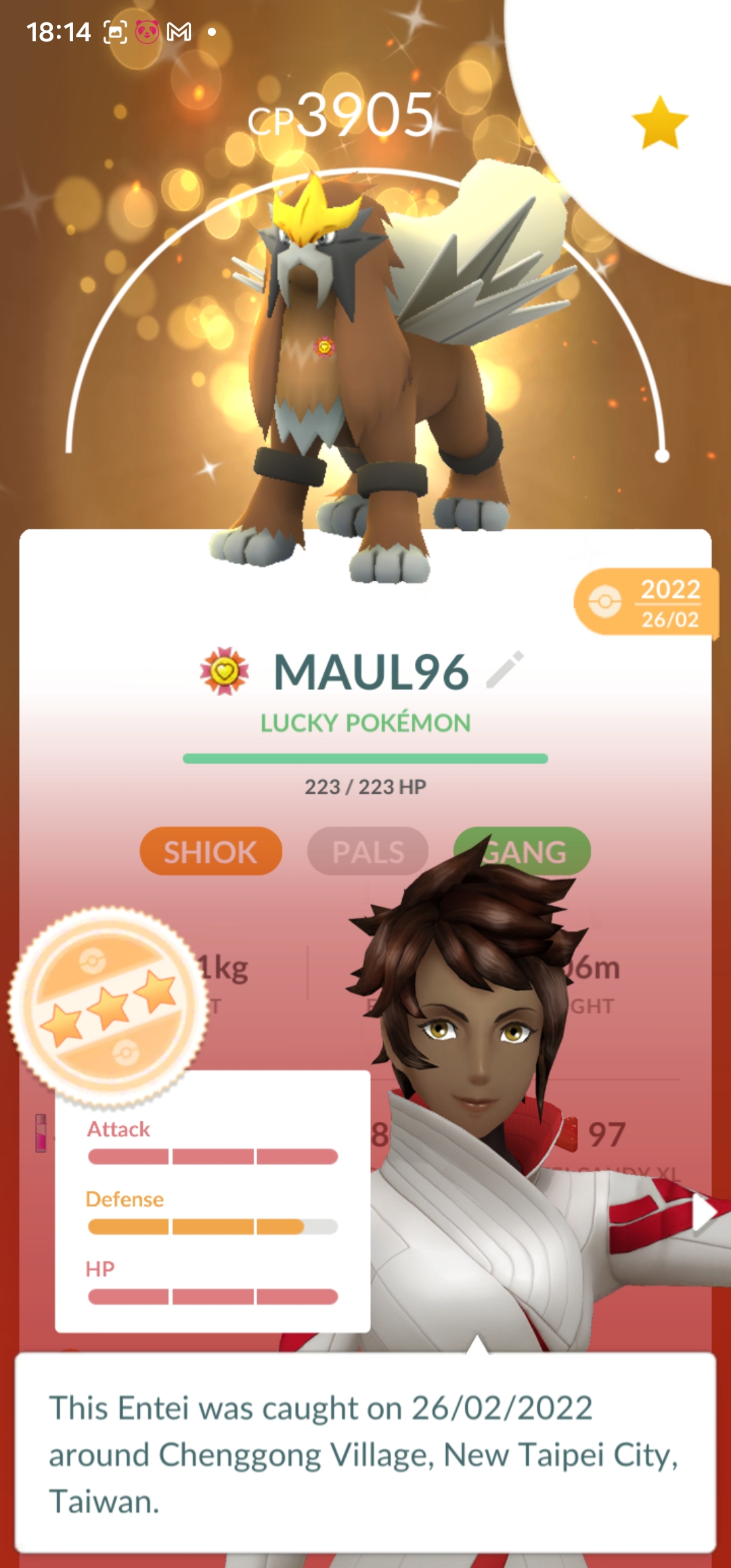This screenshot has width=731, height=1568.
Task: Edit the nickname MAUL96 with pencil icon
Action: 505,670
